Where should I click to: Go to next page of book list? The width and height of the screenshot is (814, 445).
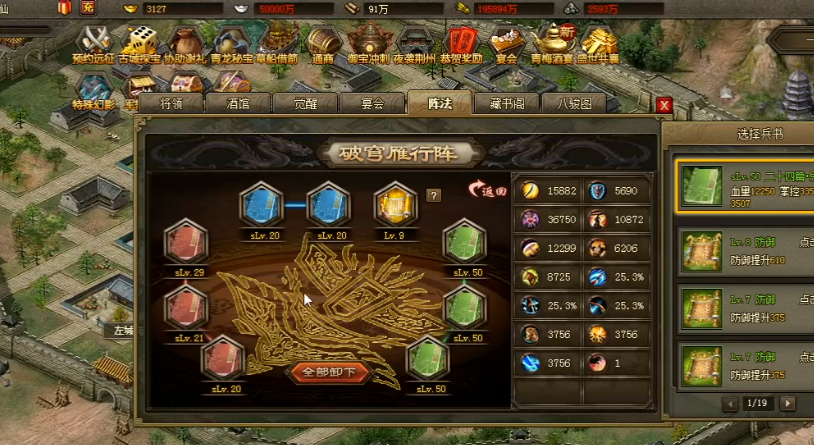point(788,403)
